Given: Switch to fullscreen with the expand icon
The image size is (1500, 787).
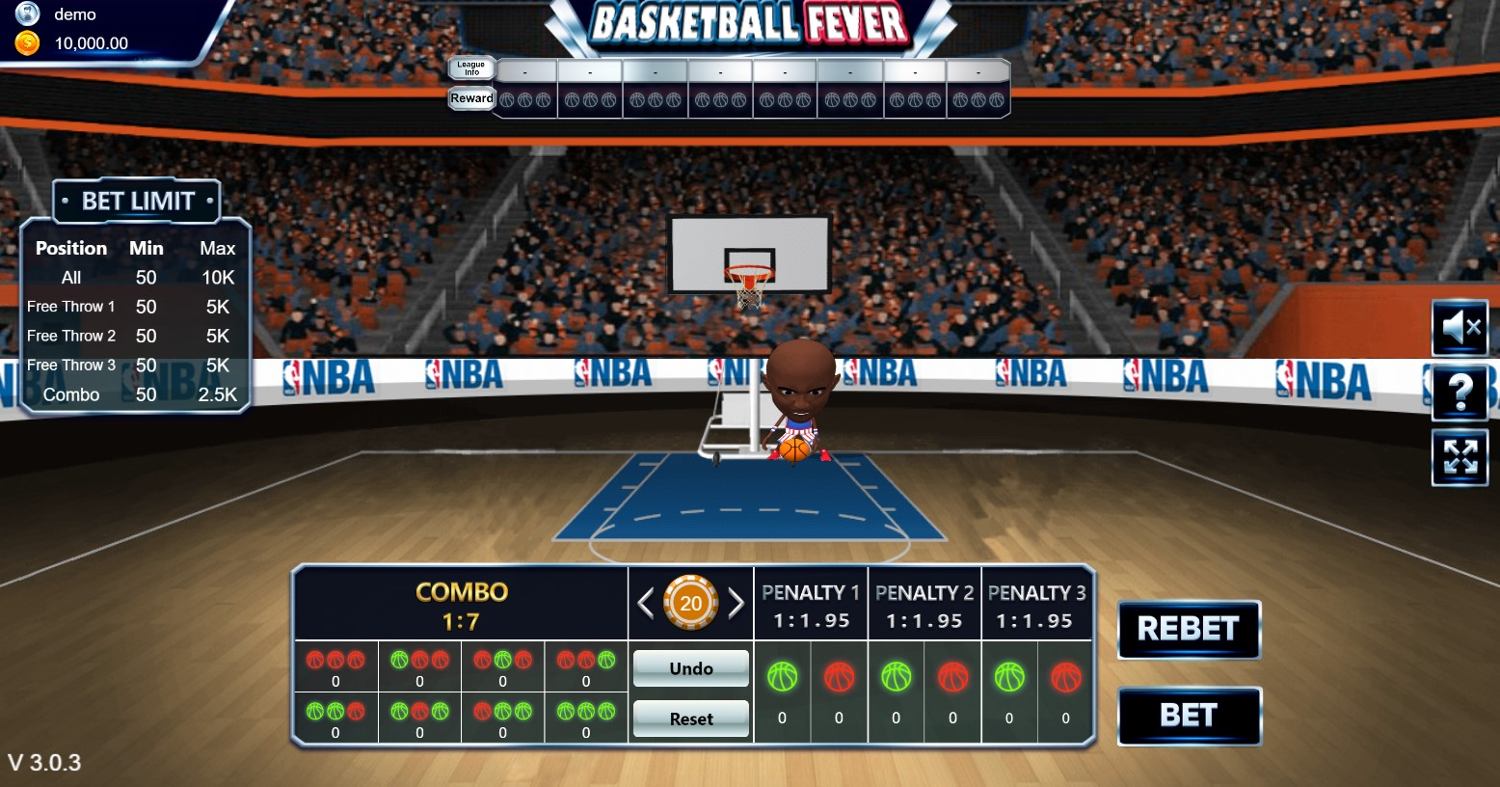Looking at the screenshot, I should click(1460, 457).
